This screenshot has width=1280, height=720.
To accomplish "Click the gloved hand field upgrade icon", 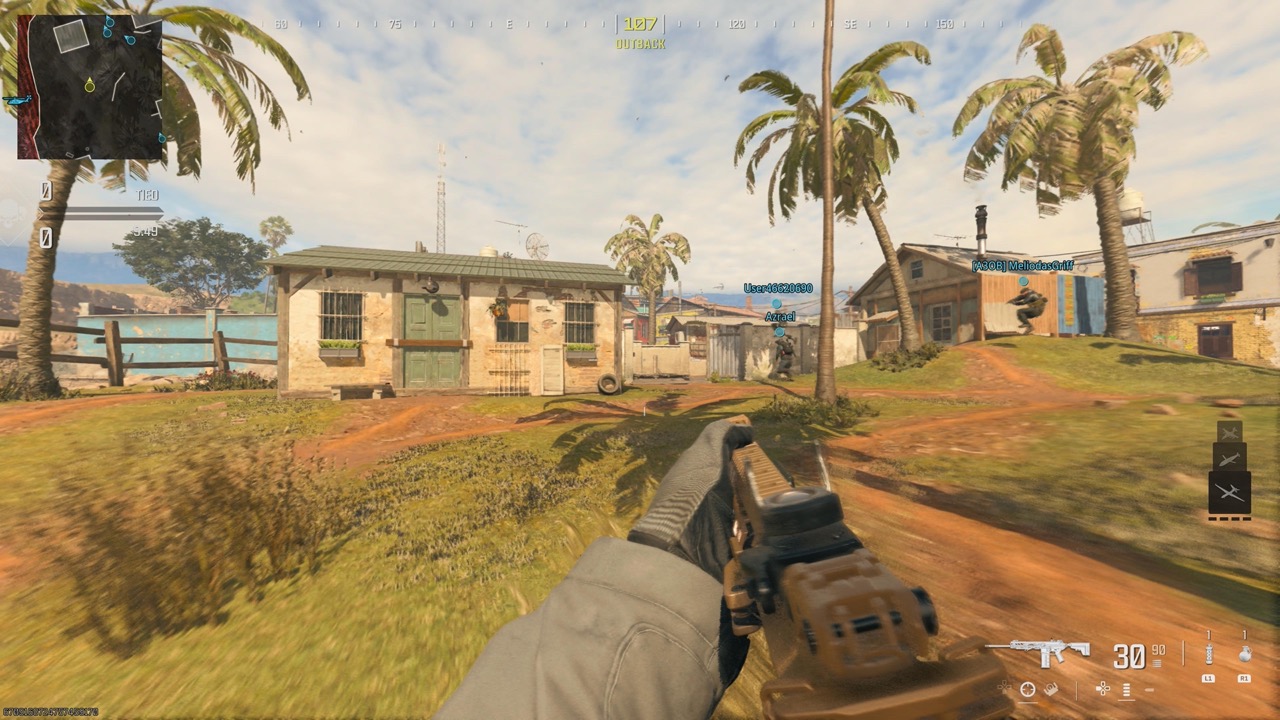I will [1050, 689].
